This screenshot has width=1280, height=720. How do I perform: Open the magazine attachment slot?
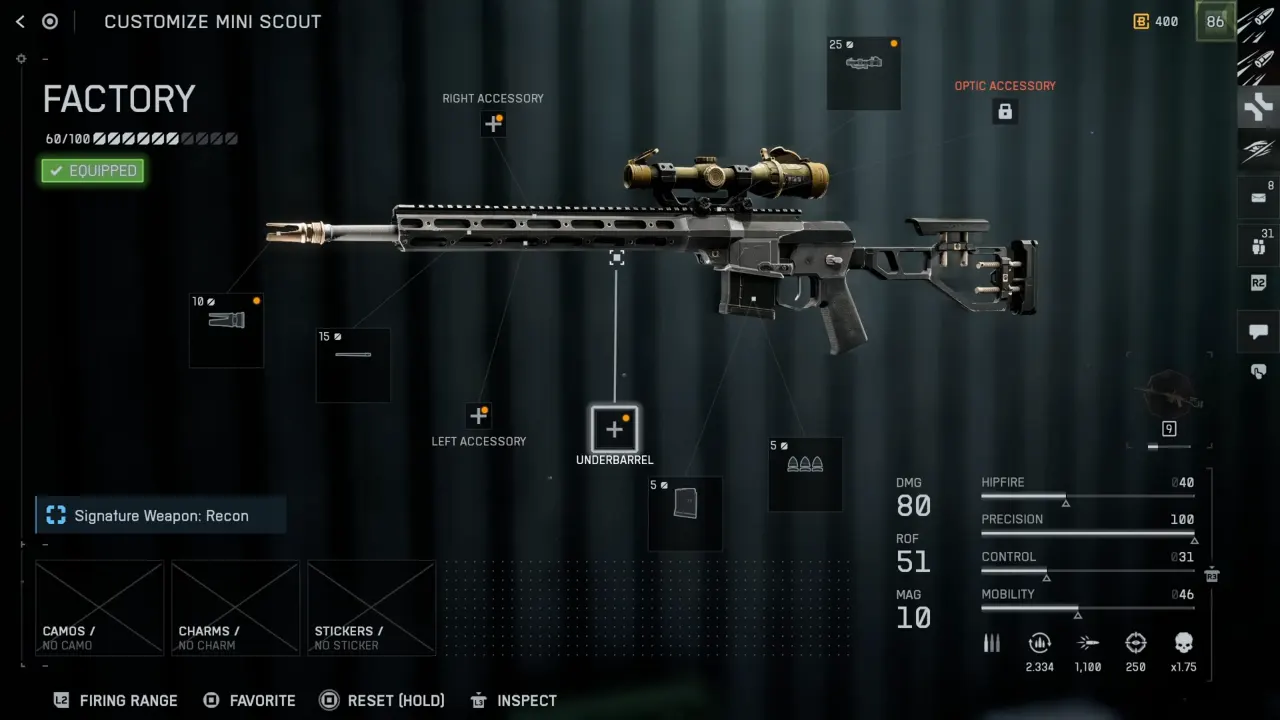point(685,514)
